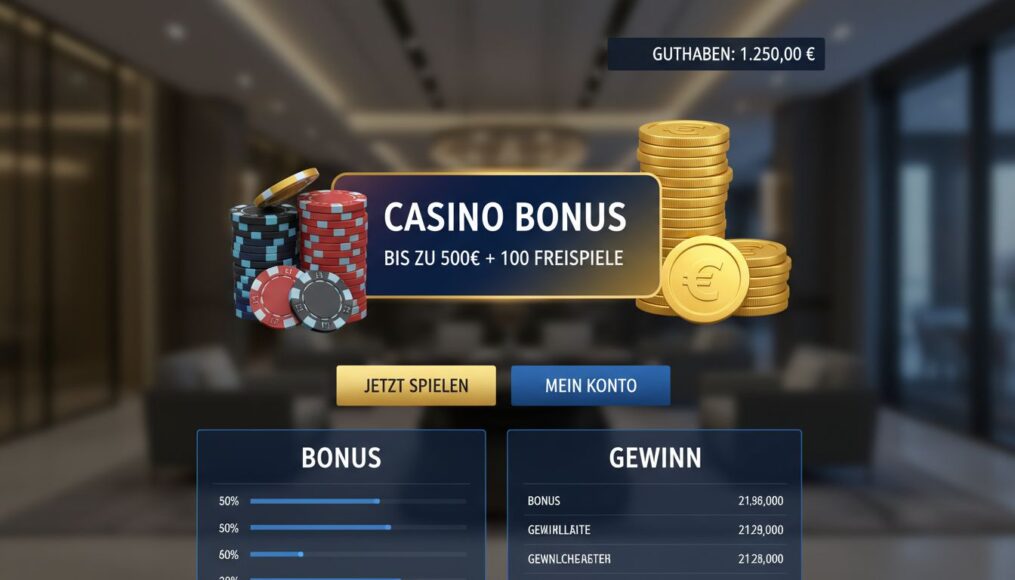This screenshot has height=580, width=1015.
Task: Open the Gewinn panel header
Action: tap(654, 458)
